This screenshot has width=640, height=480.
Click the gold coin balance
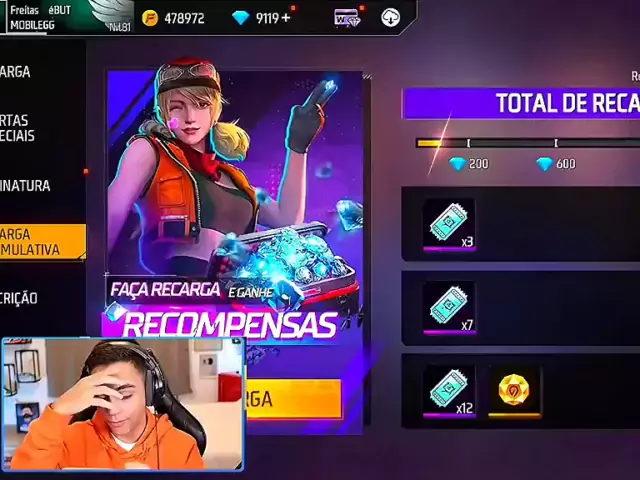pos(174,18)
